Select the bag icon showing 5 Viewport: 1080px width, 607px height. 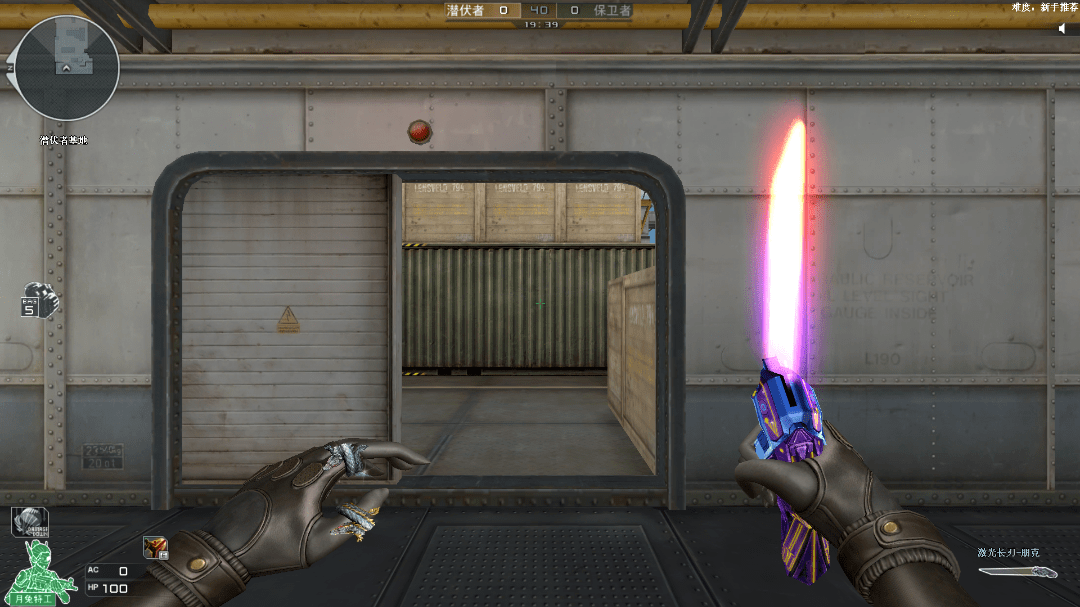click(38, 300)
